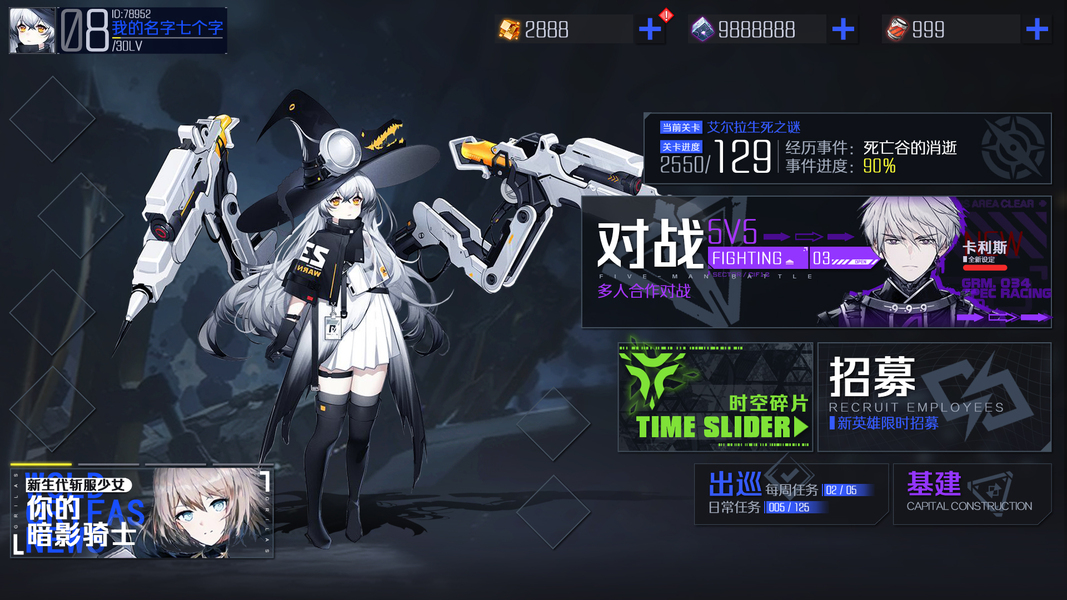The height and width of the screenshot is (600, 1067).
Task: Open the Time Slider 时空碎片 mode
Action: pos(715,397)
